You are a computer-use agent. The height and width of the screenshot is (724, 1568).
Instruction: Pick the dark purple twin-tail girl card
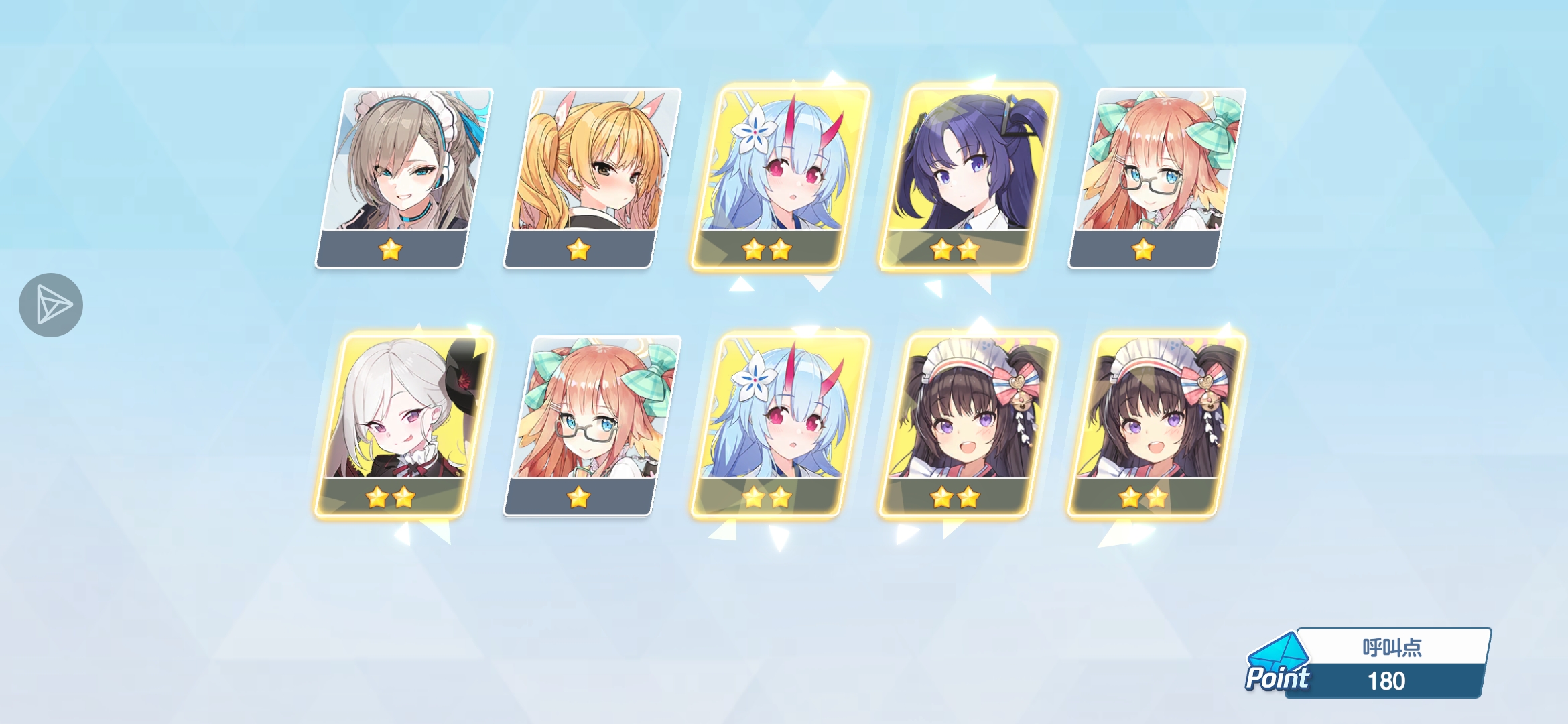point(968,178)
